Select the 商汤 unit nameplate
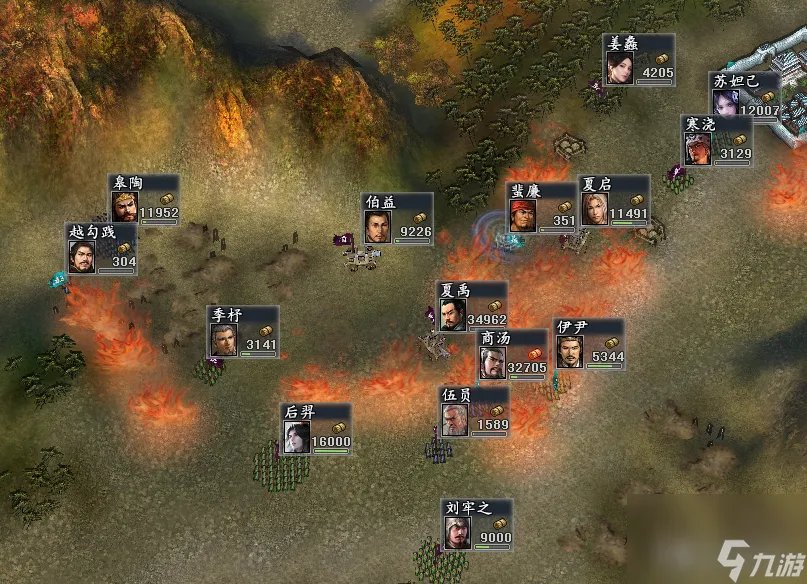This screenshot has height=584, width=807. 511,355
